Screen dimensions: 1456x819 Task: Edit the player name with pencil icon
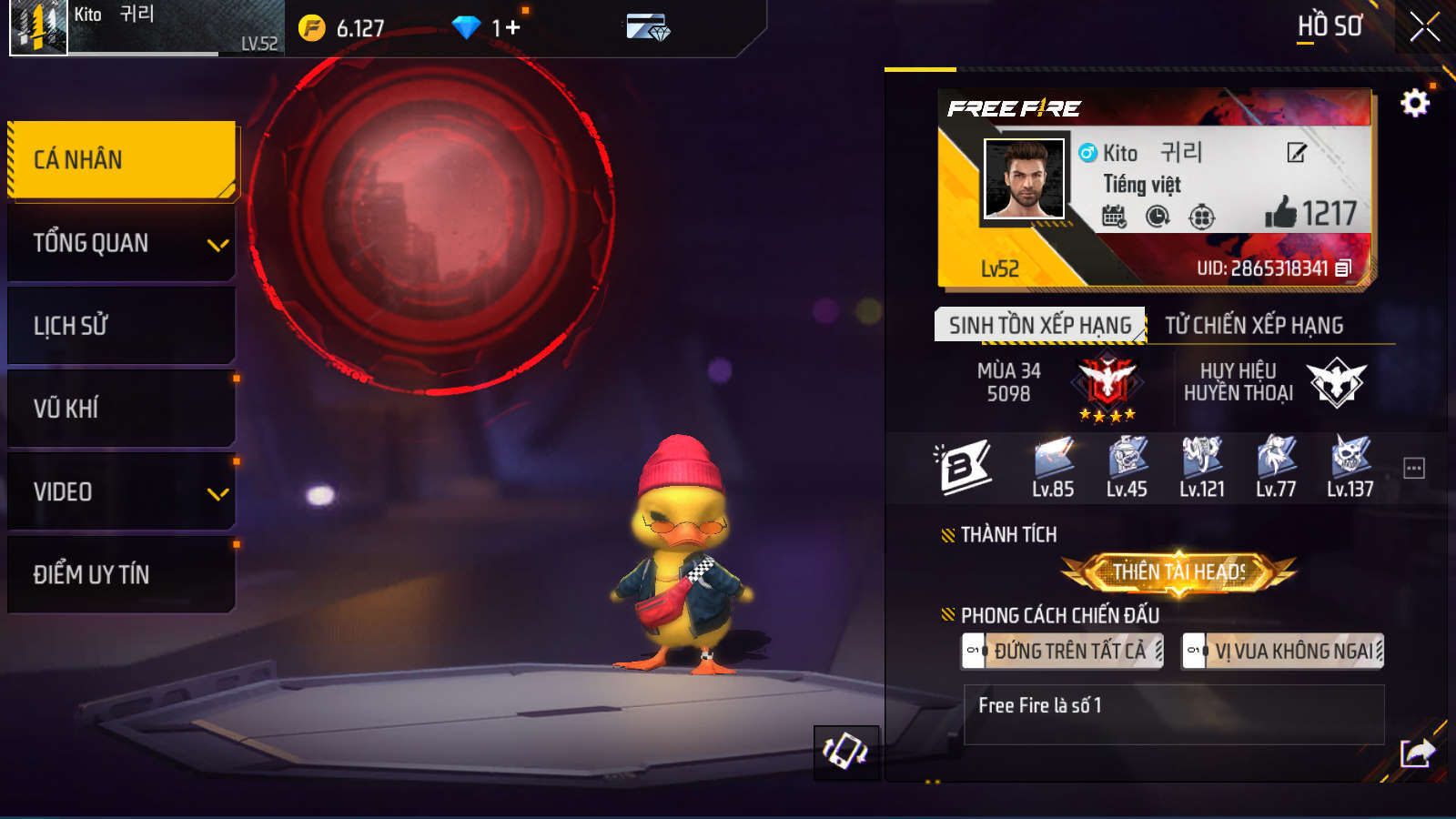(1297, 153)
